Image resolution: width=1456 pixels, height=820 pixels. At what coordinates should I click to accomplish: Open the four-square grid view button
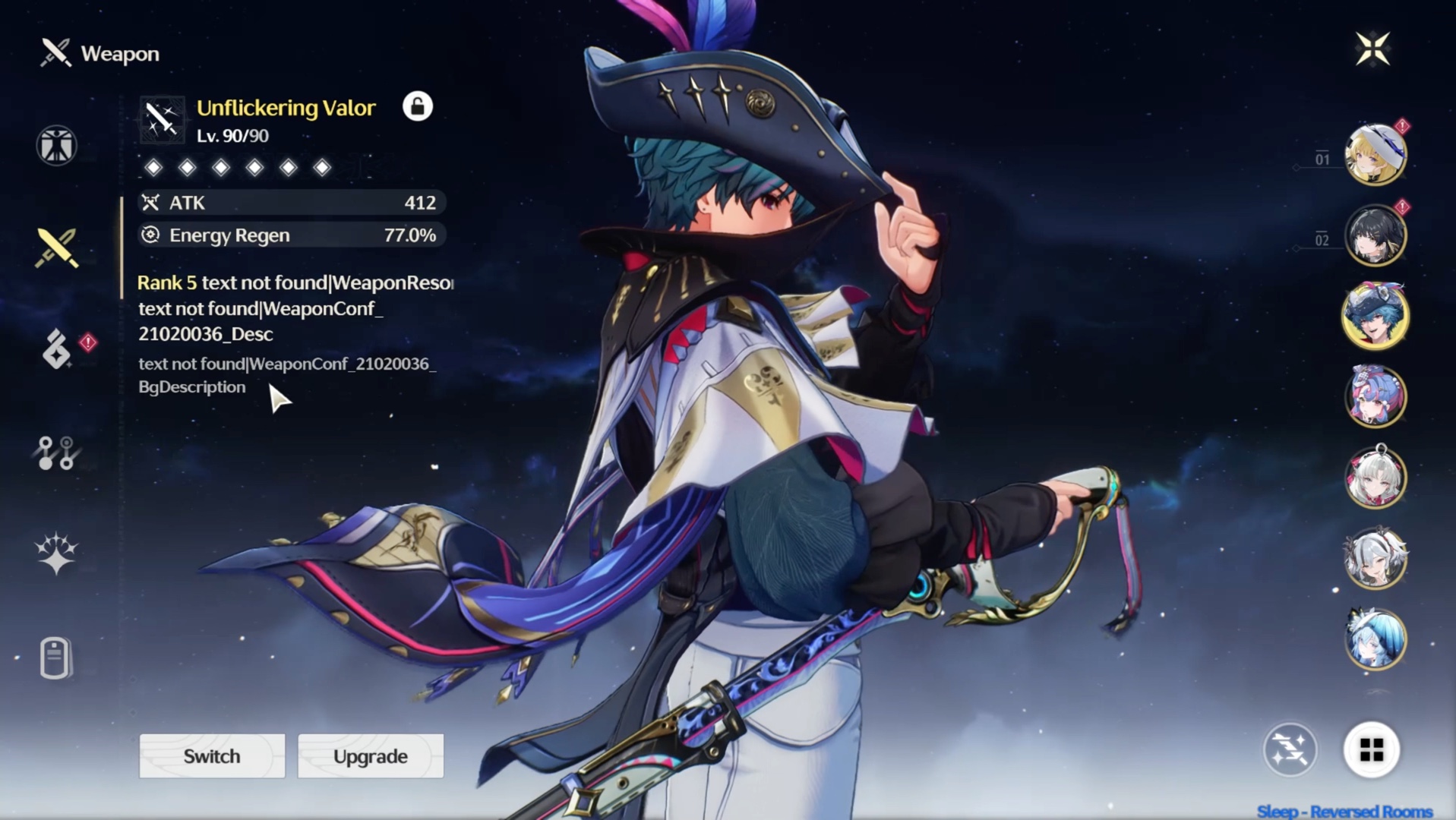(1371, 750)
